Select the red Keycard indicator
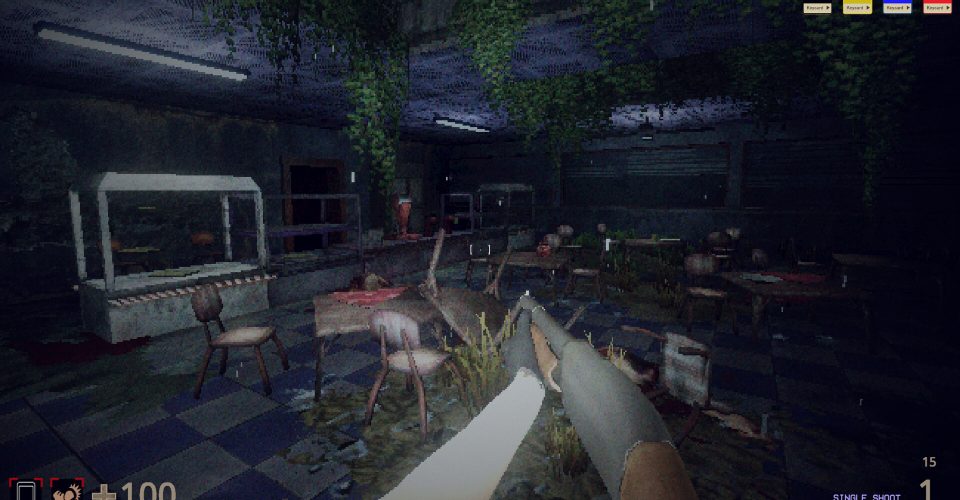 coord(937,8)
